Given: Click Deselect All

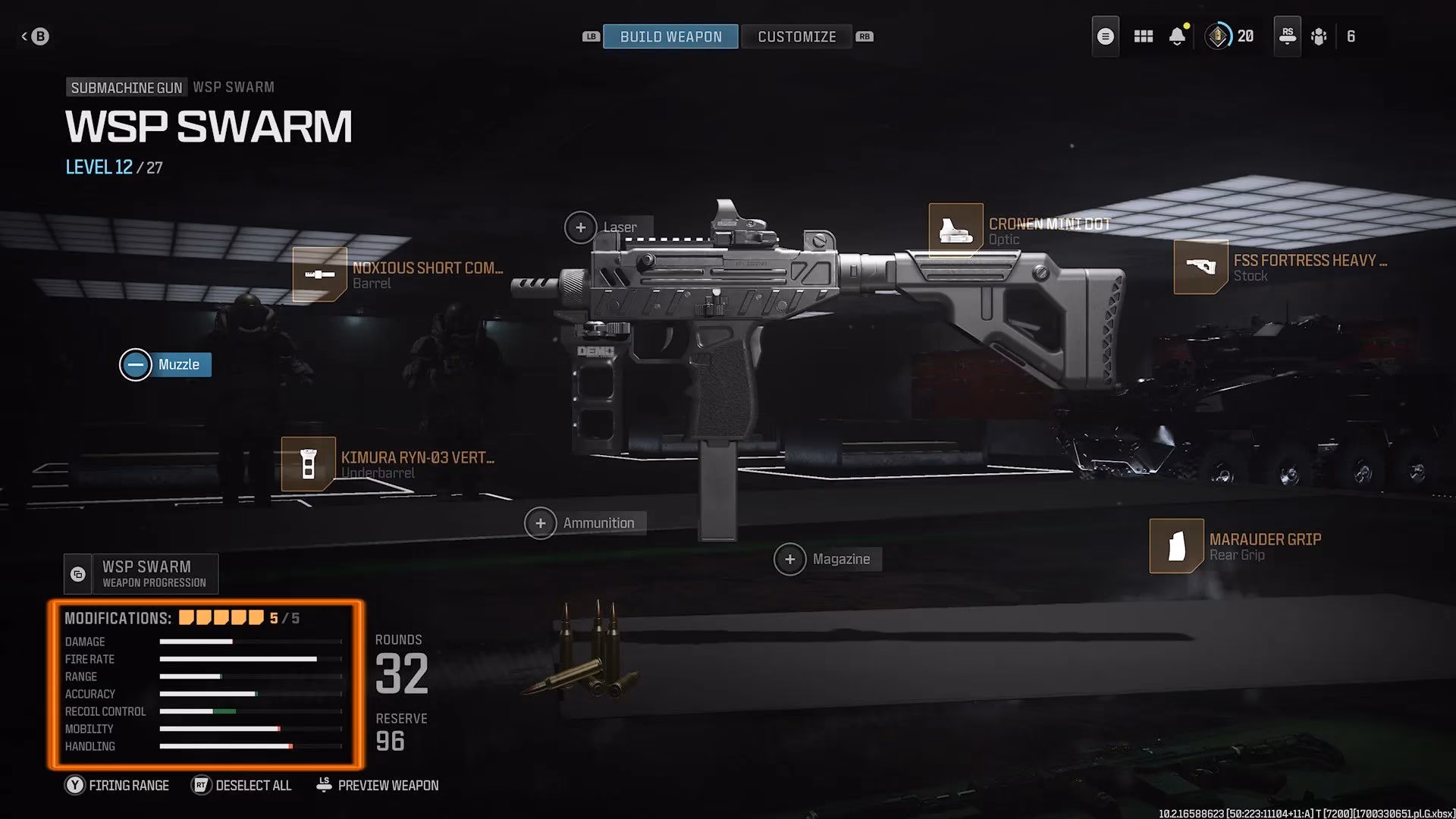Looking at the screenshot, I should tap(241, 785).
